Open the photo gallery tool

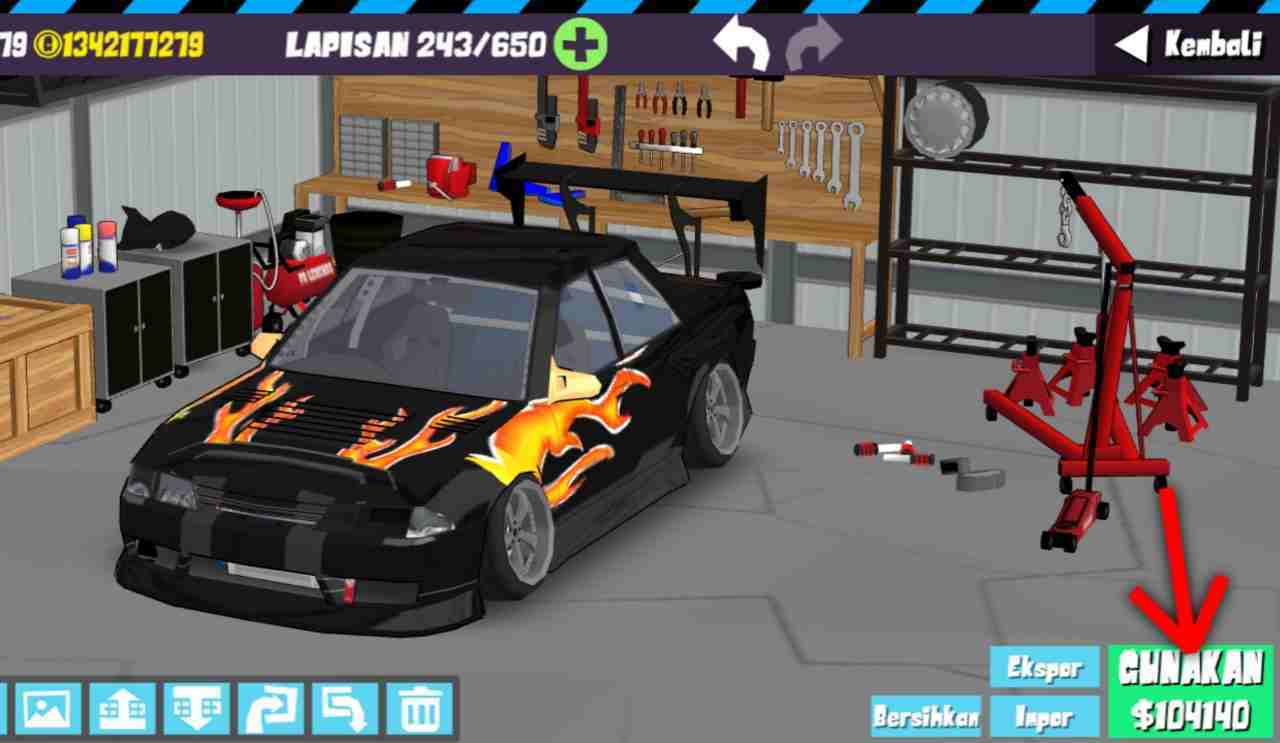(x=46, y=712)
